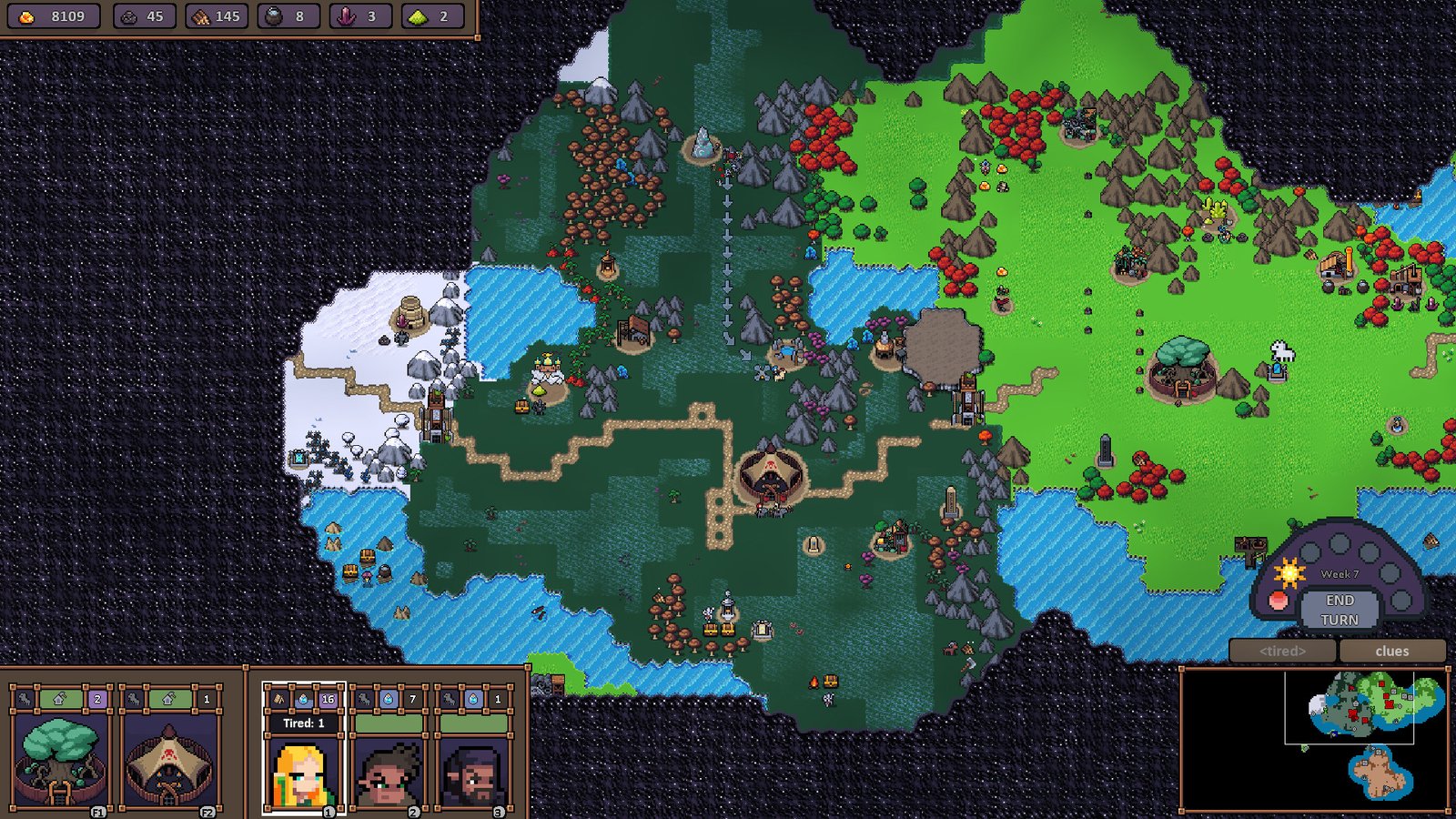Select the green powder resource icon

pos(419,15)
